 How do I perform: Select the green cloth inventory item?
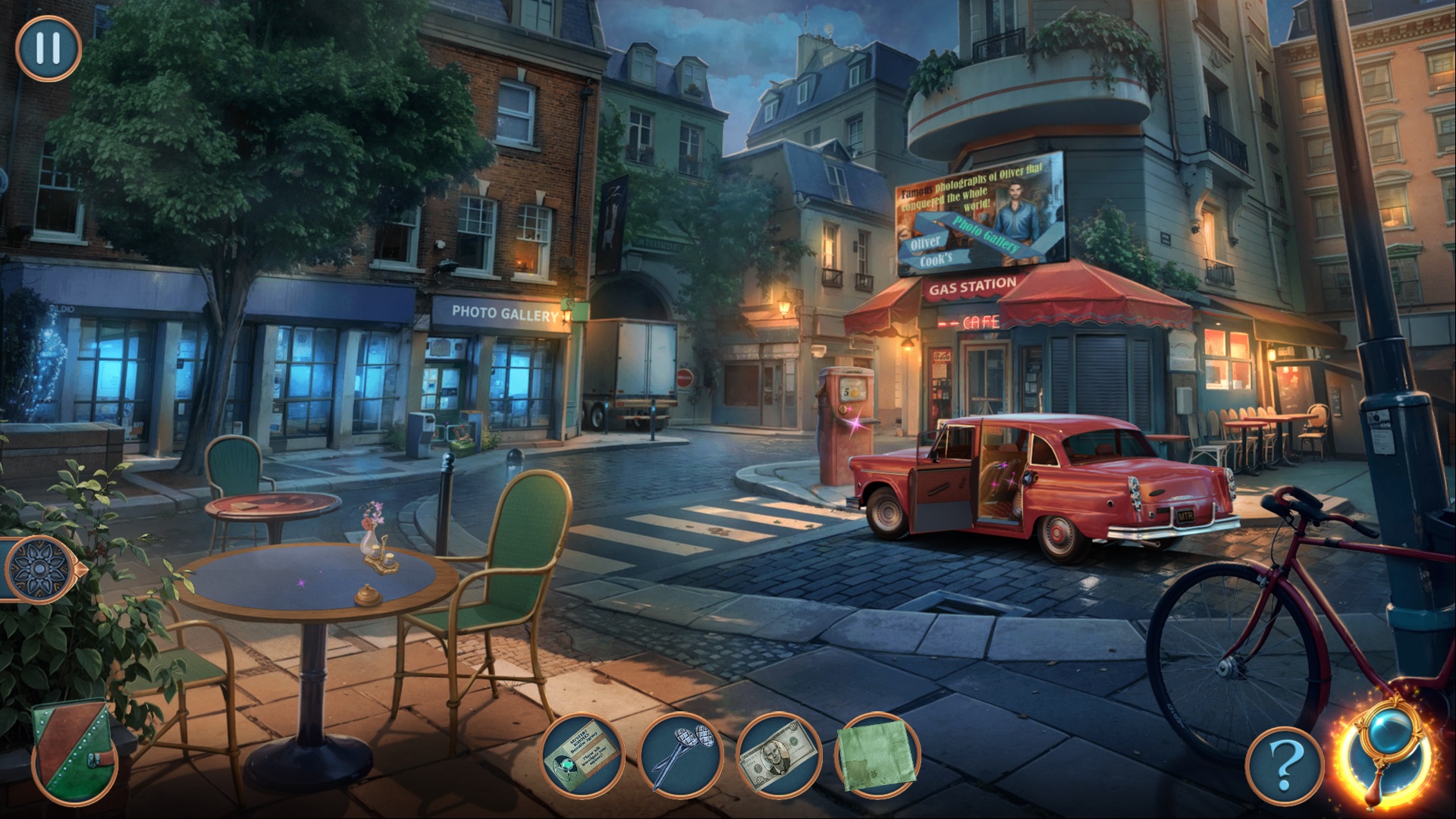pos(877,755)
